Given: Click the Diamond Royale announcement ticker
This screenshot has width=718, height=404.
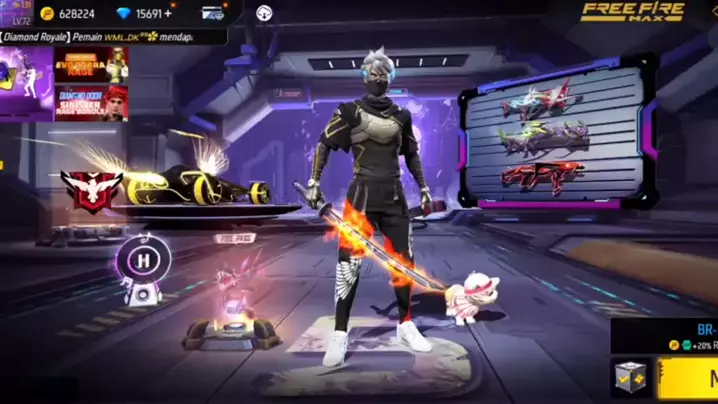Looking at the screenshot, I should (111, 36).
